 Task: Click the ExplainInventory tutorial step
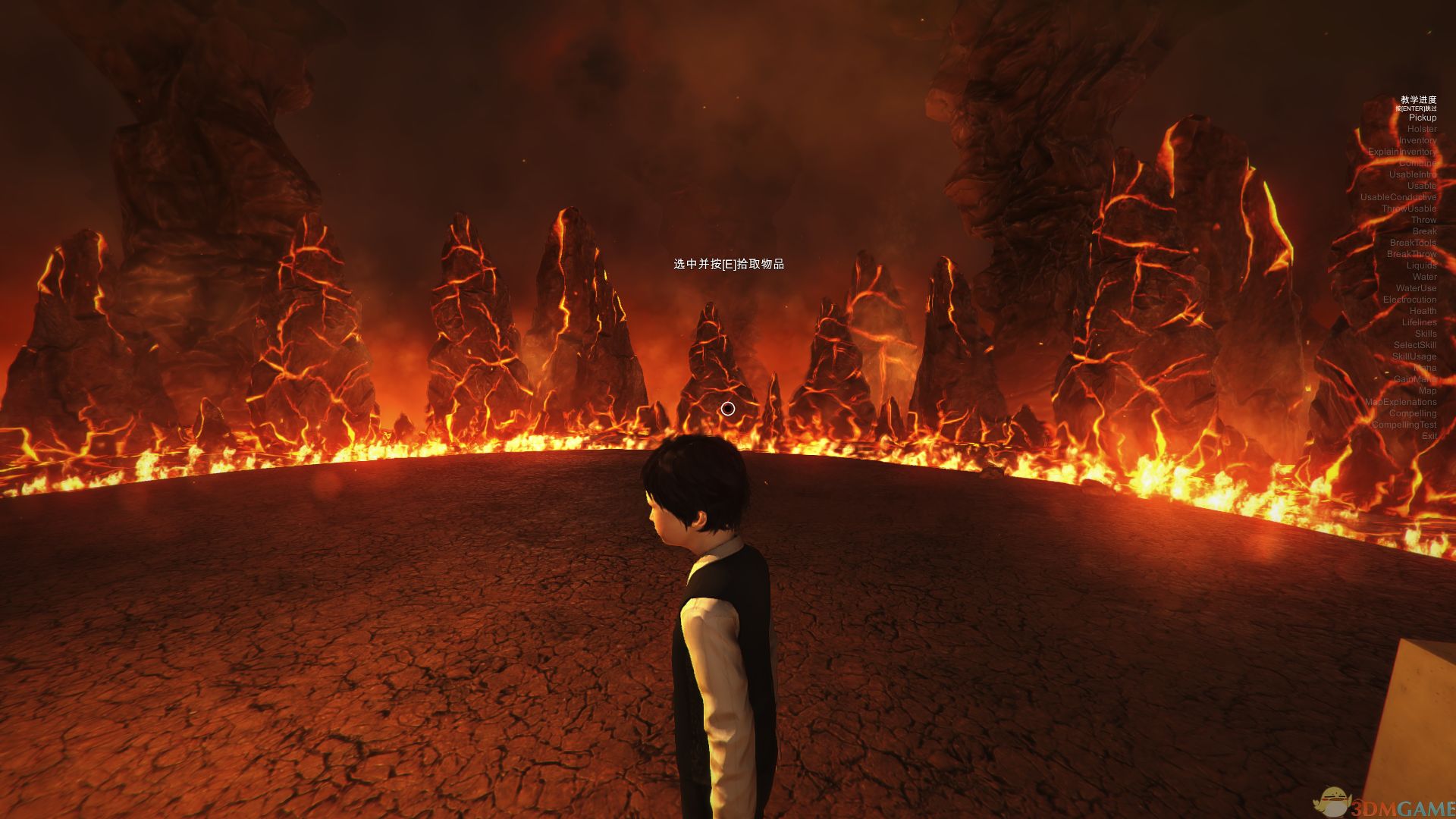(x=1401, y=152)
